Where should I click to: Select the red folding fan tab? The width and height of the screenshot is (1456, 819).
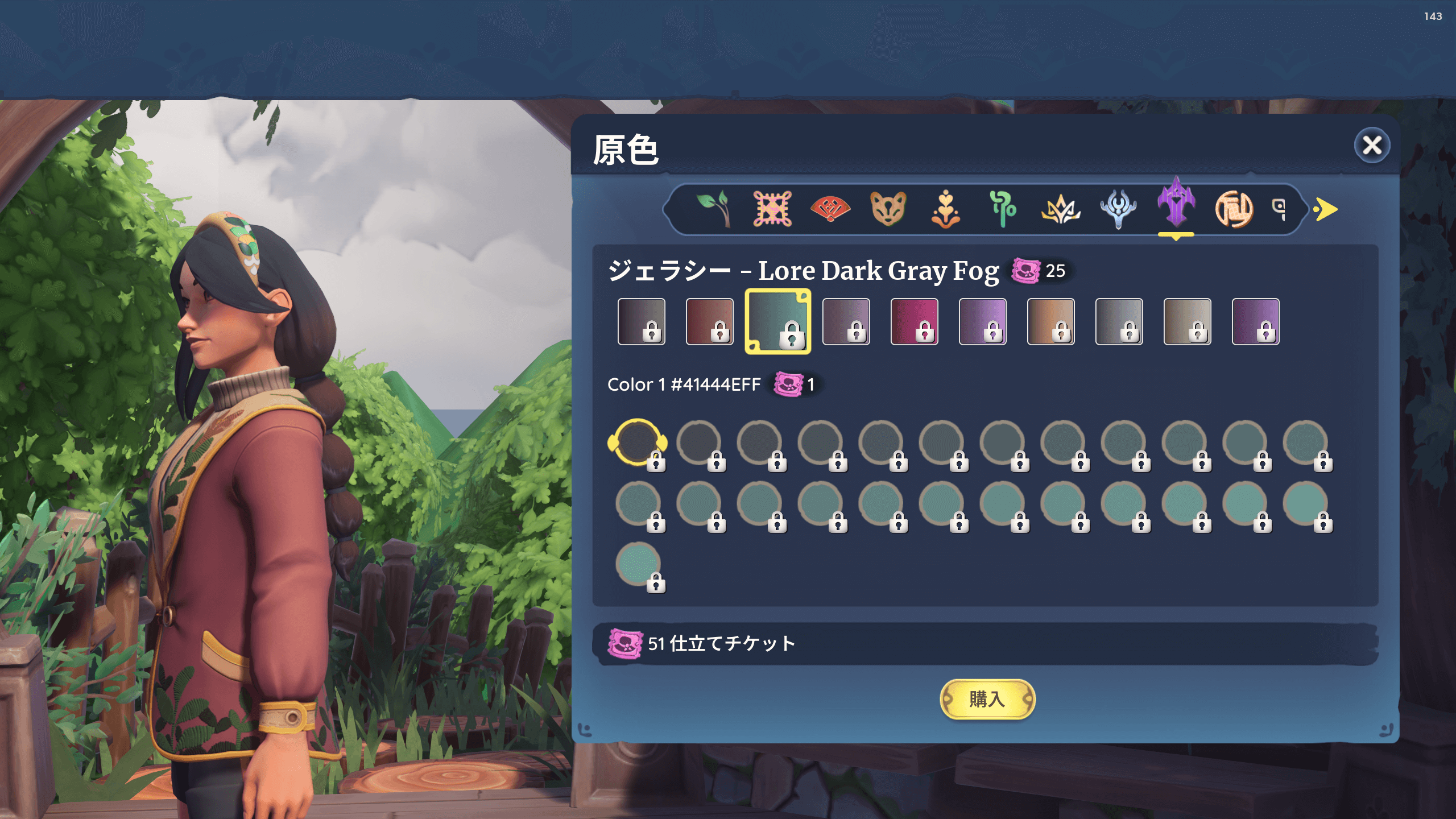pos(830,209)
